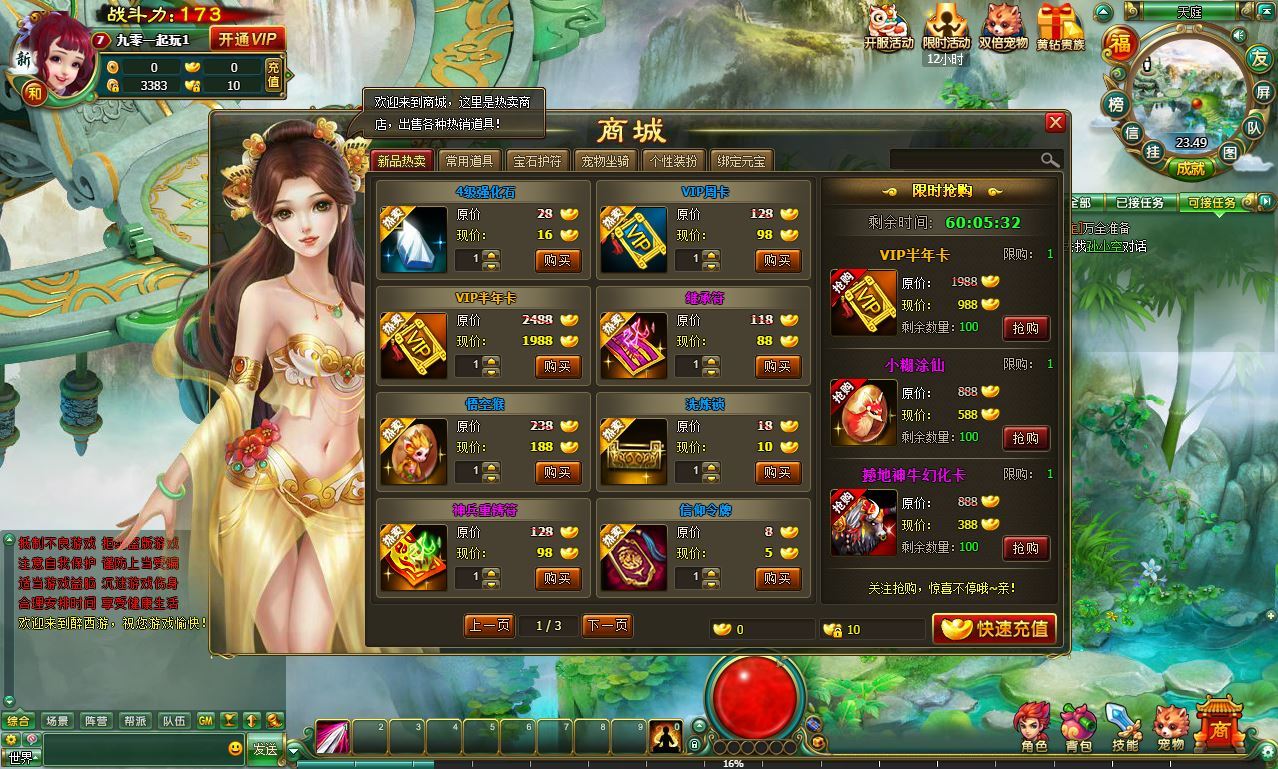The image size is (1278, 769).
Task: Buy the 悟空猴 pet
Action: coord(558,472)
